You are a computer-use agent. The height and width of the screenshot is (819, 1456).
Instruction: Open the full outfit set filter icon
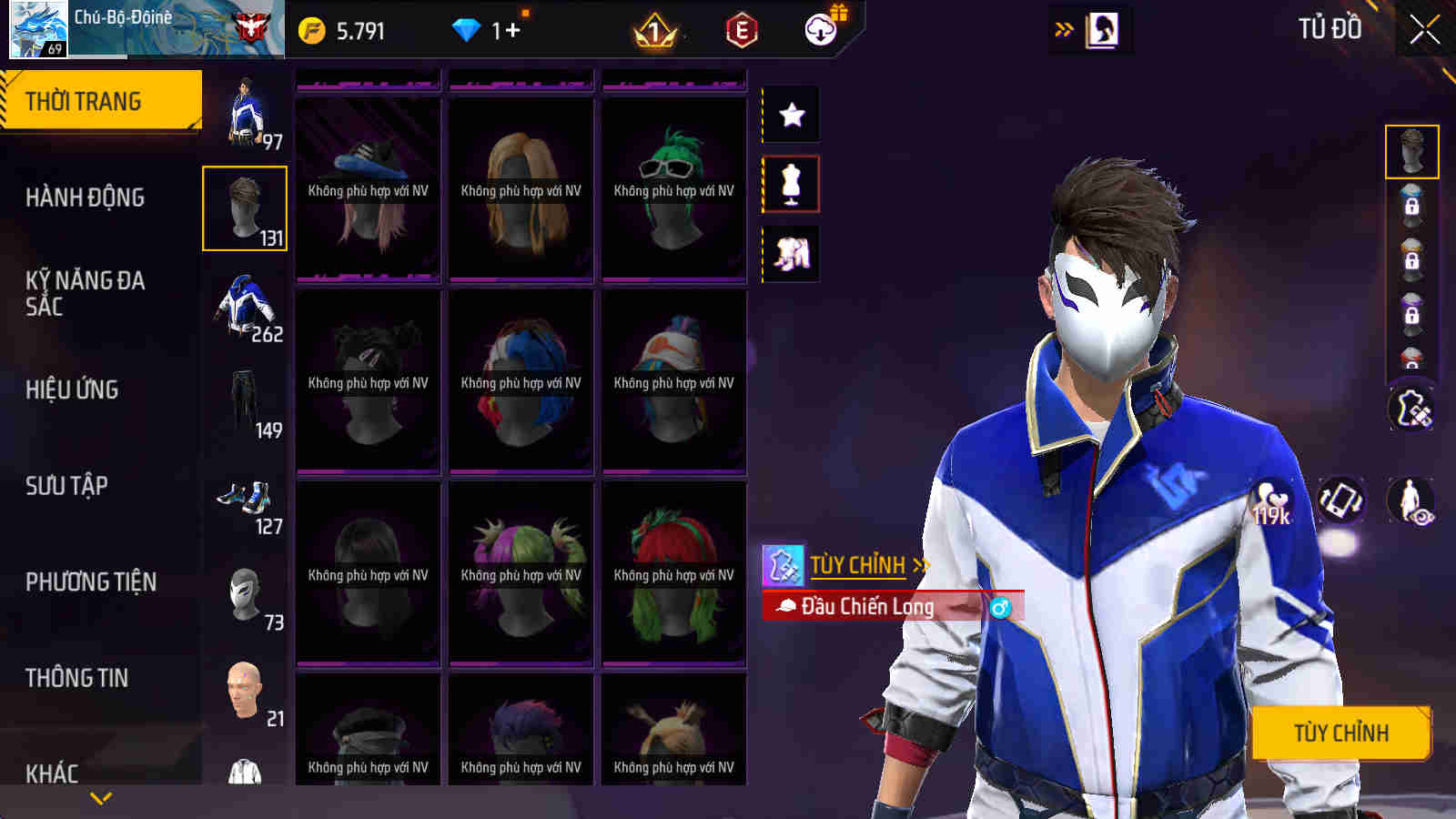(790, 255)
